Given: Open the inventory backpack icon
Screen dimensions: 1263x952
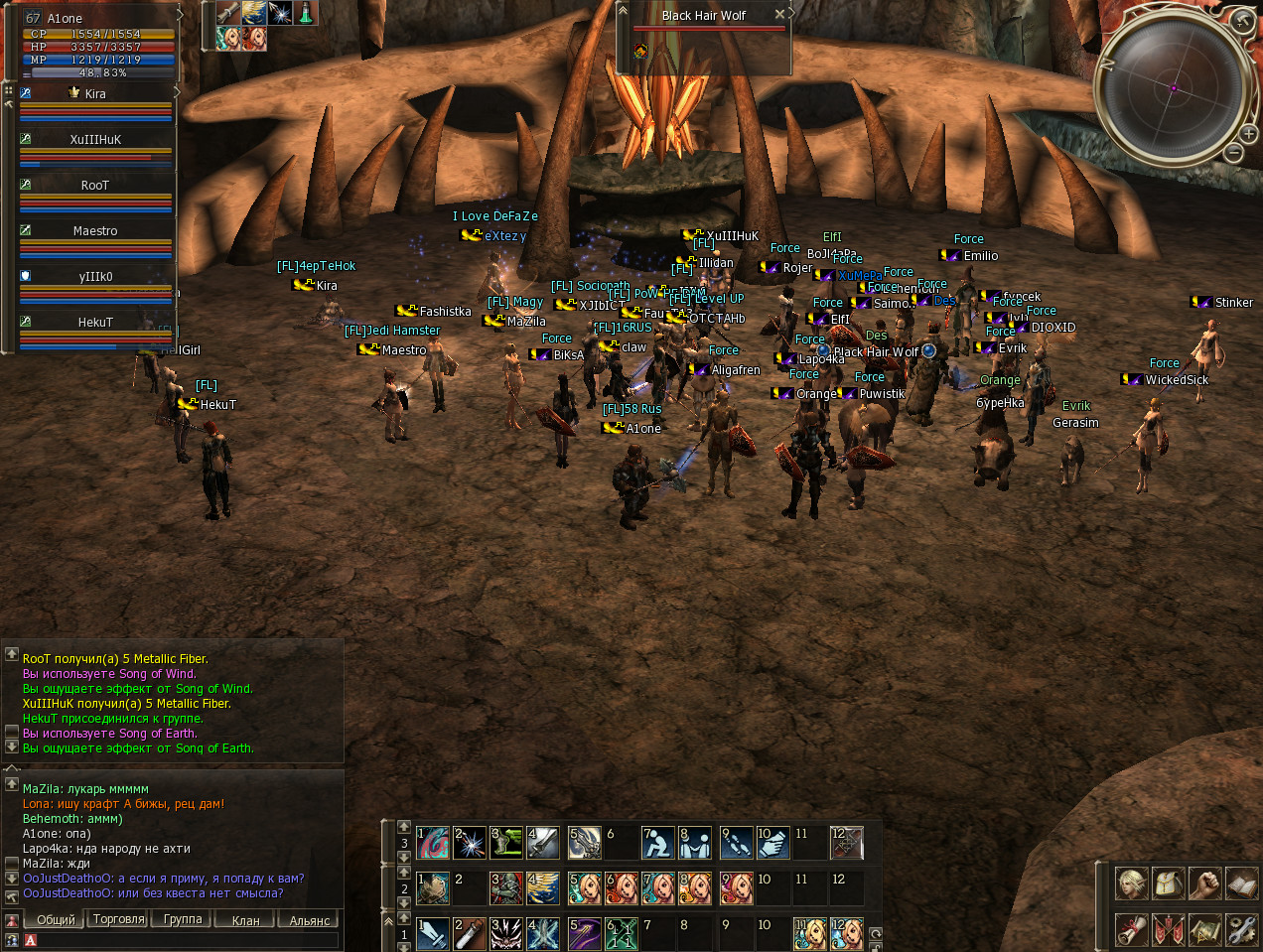Looking at the screenshot, I should 1169,883.
